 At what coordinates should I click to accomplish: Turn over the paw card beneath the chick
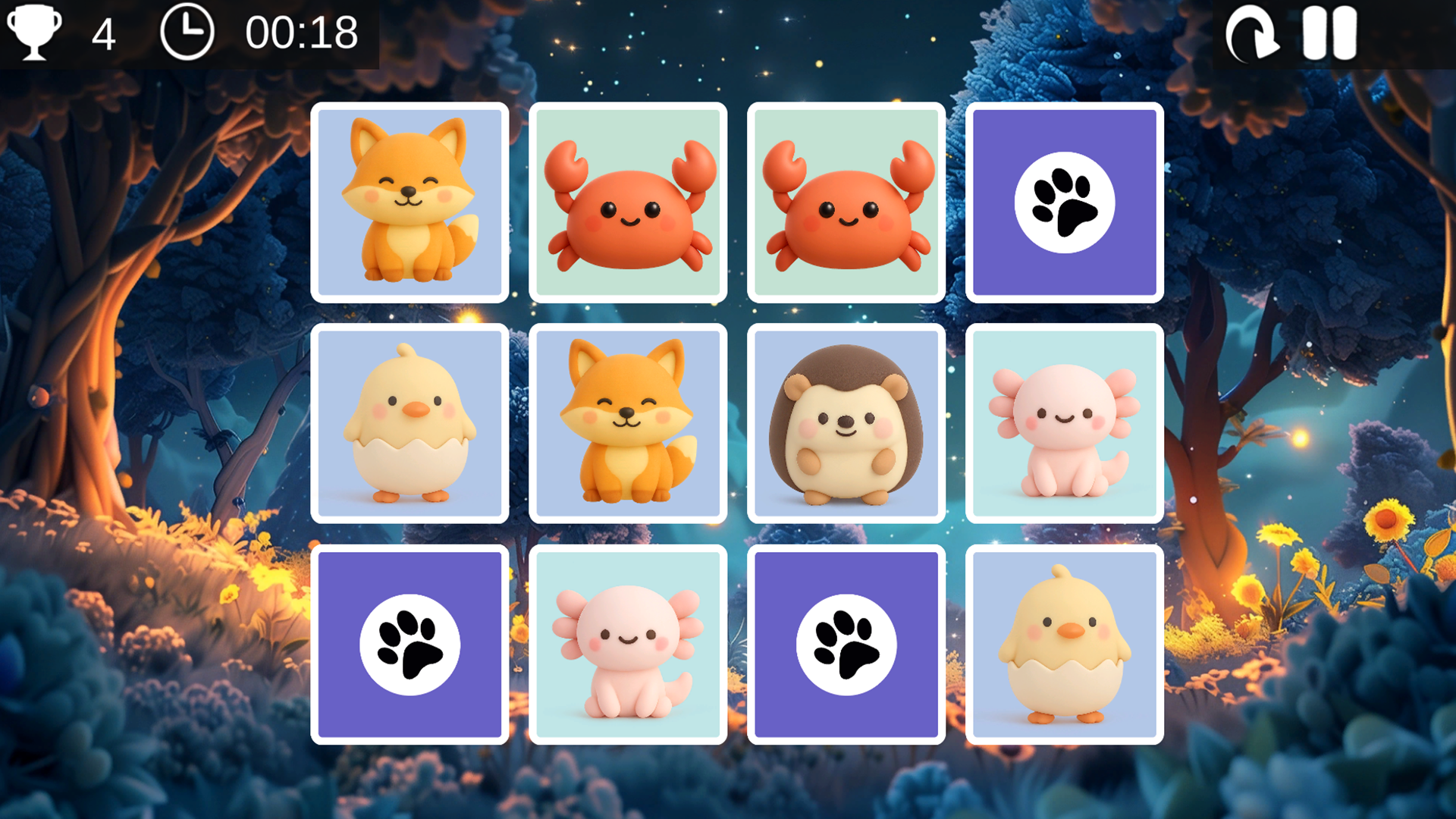point(409,645)
